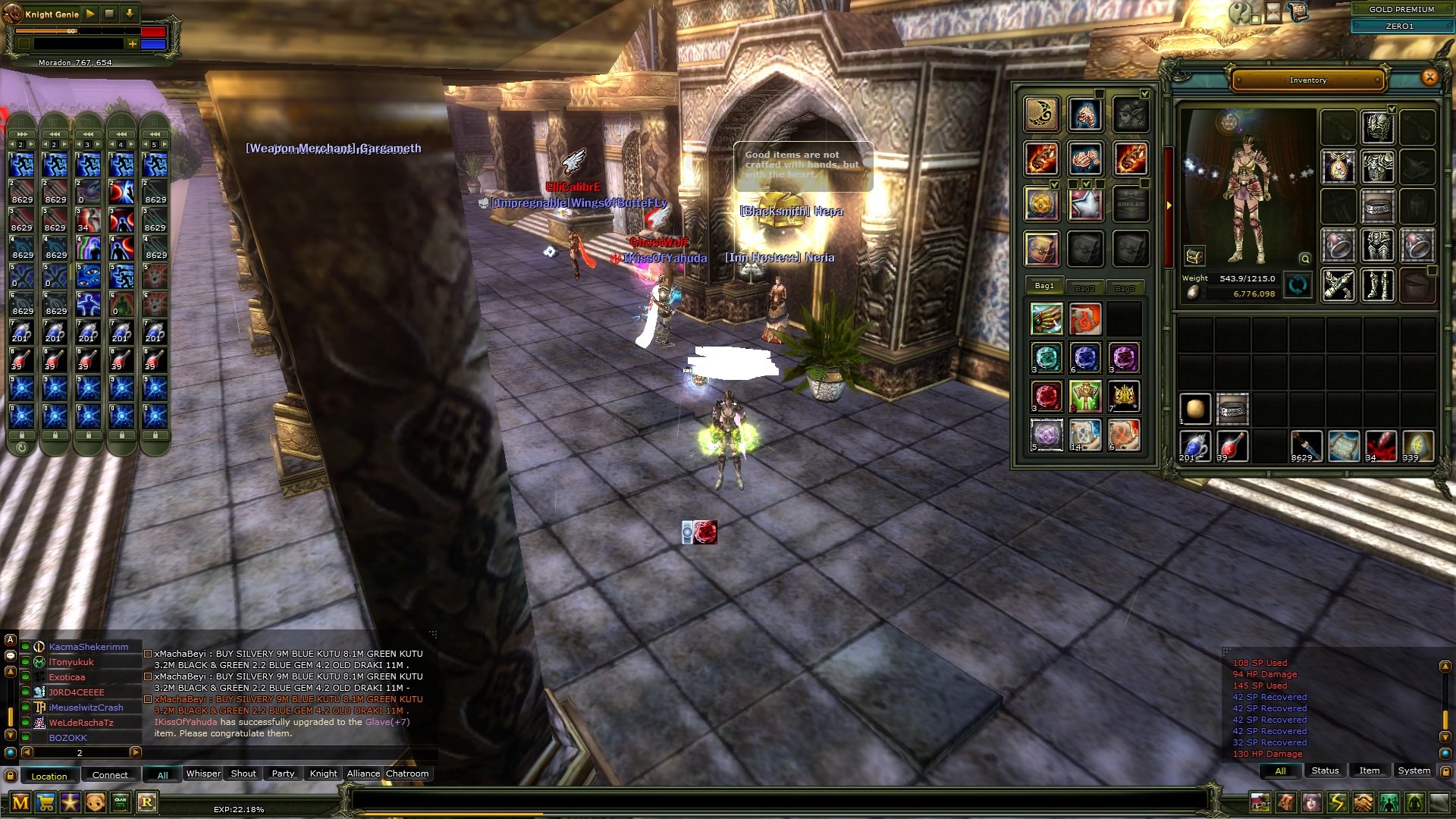Select the red health potion in inventory

pos(1232,446)
